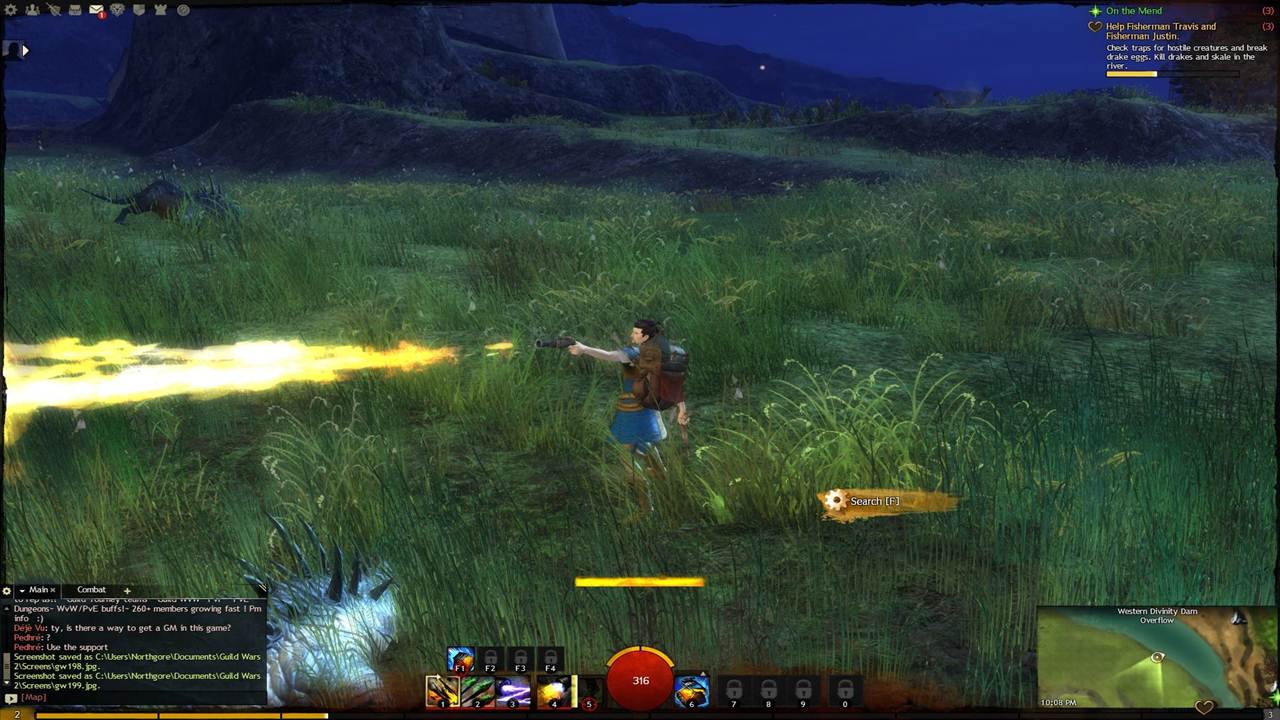Select the Main chat tab
The image size is (1280, 720).
(x=38, y=590)
